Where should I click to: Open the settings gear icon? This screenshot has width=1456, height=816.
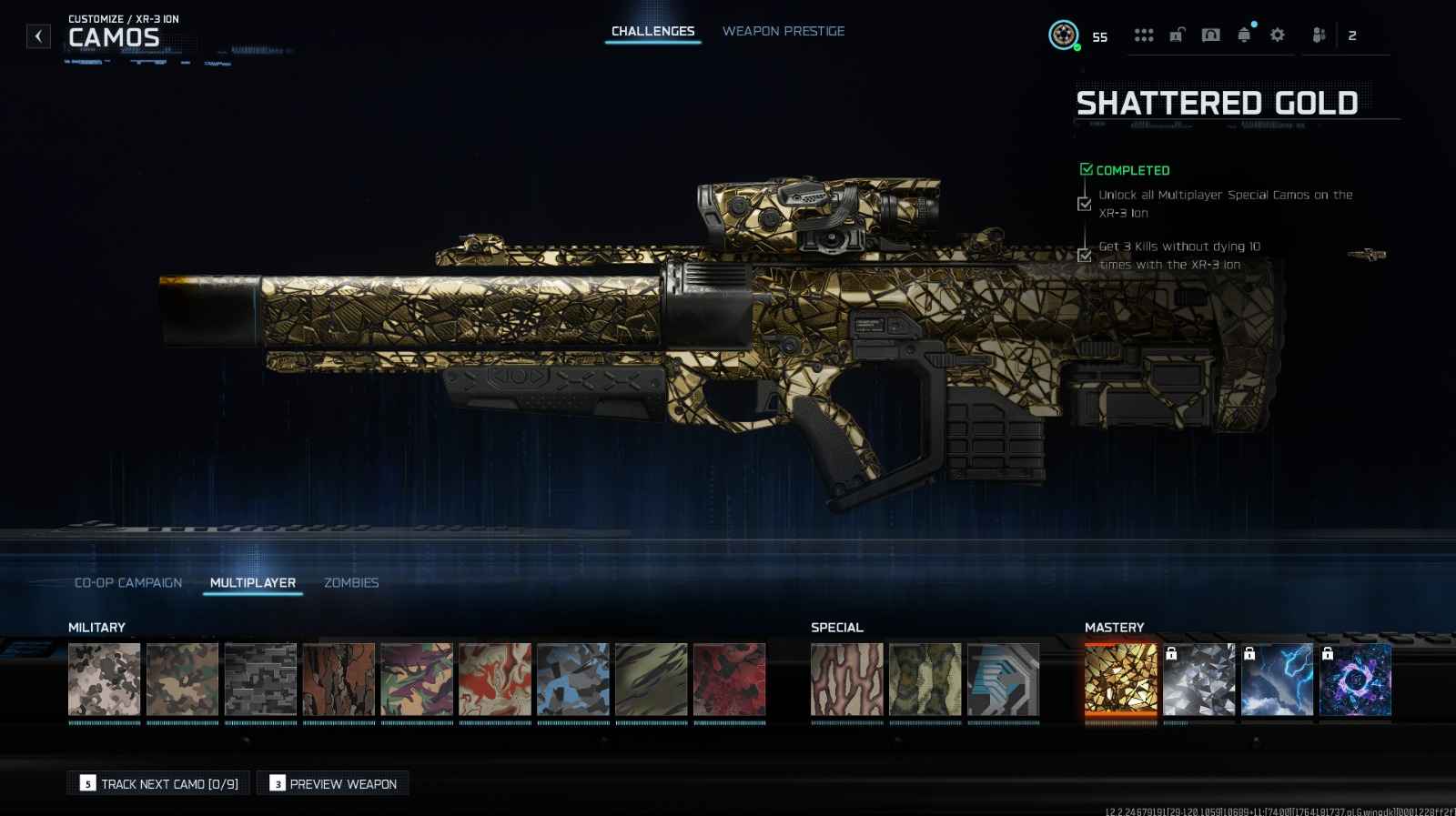pos(1277,35)
